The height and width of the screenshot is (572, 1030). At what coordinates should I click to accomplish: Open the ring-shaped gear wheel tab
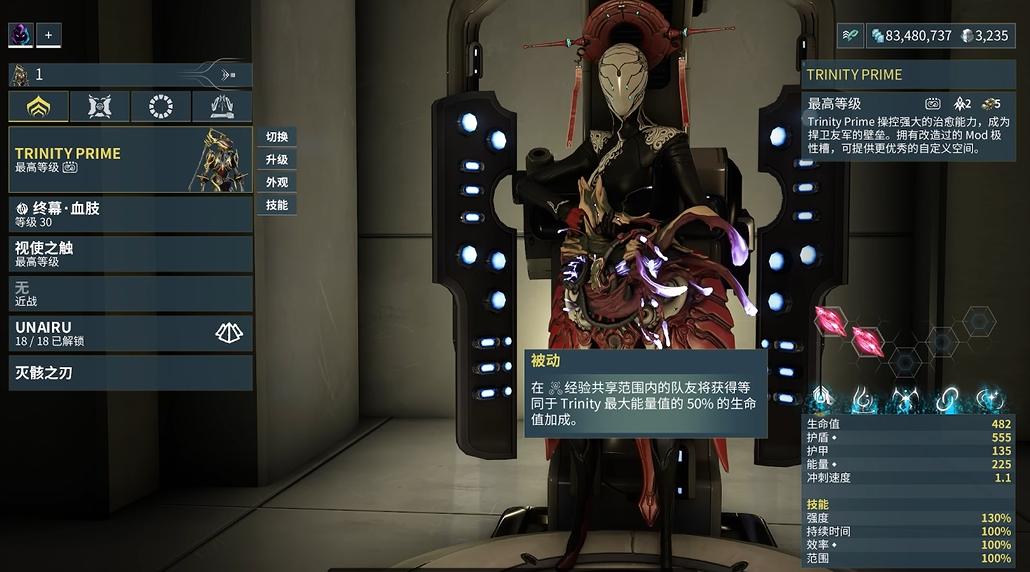161,106
